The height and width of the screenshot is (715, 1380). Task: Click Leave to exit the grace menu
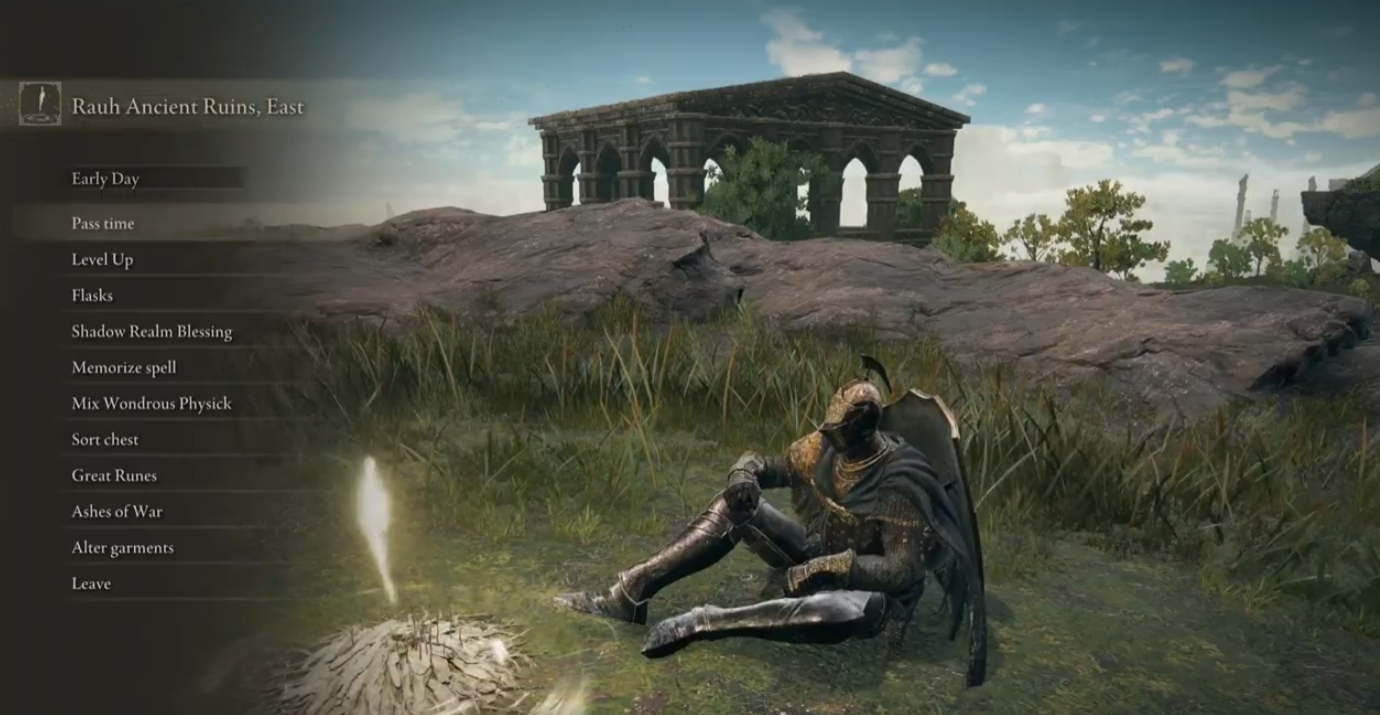(x=91, y=584)
